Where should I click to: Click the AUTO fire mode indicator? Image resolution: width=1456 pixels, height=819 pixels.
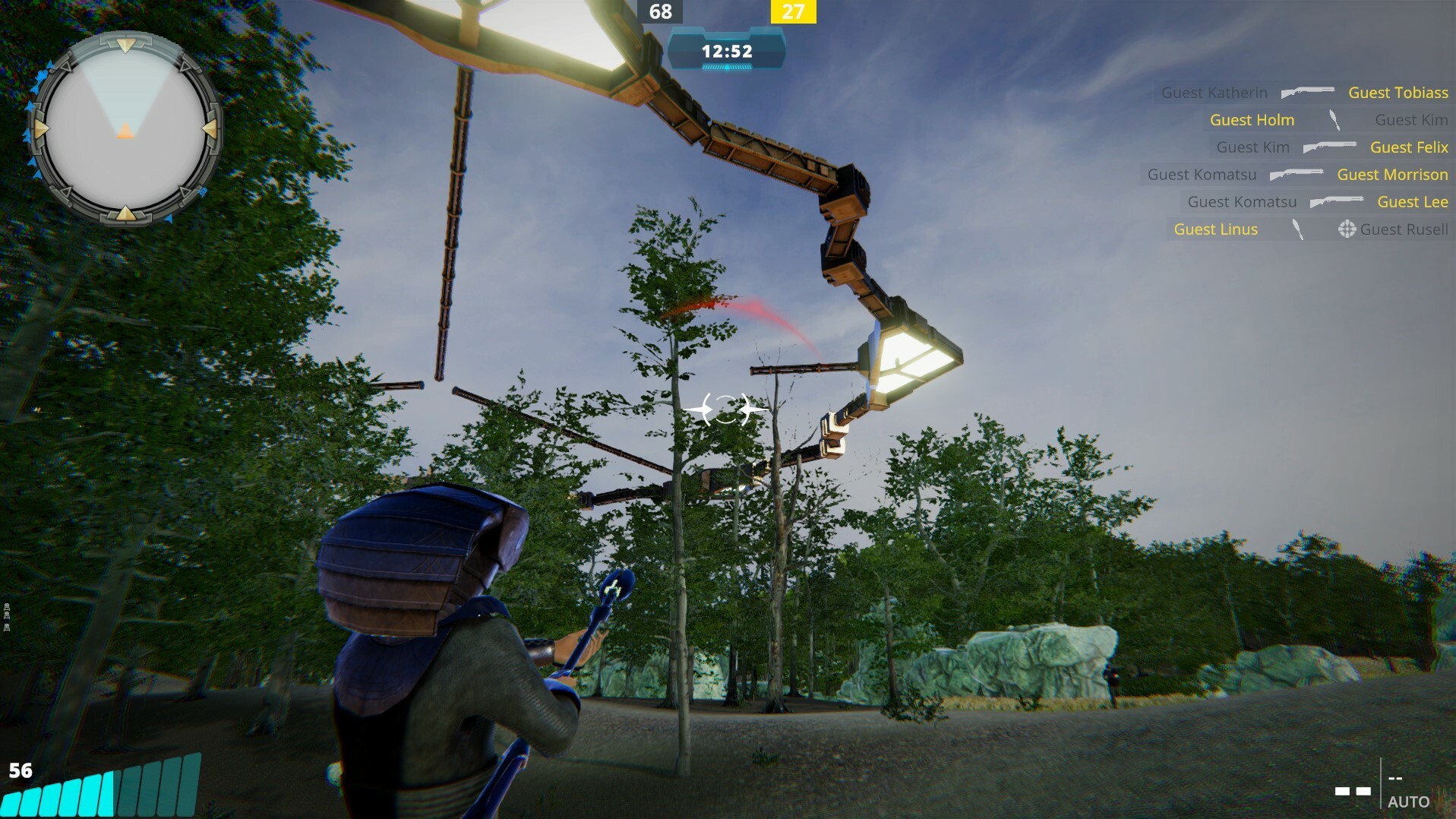(1409, 800)
